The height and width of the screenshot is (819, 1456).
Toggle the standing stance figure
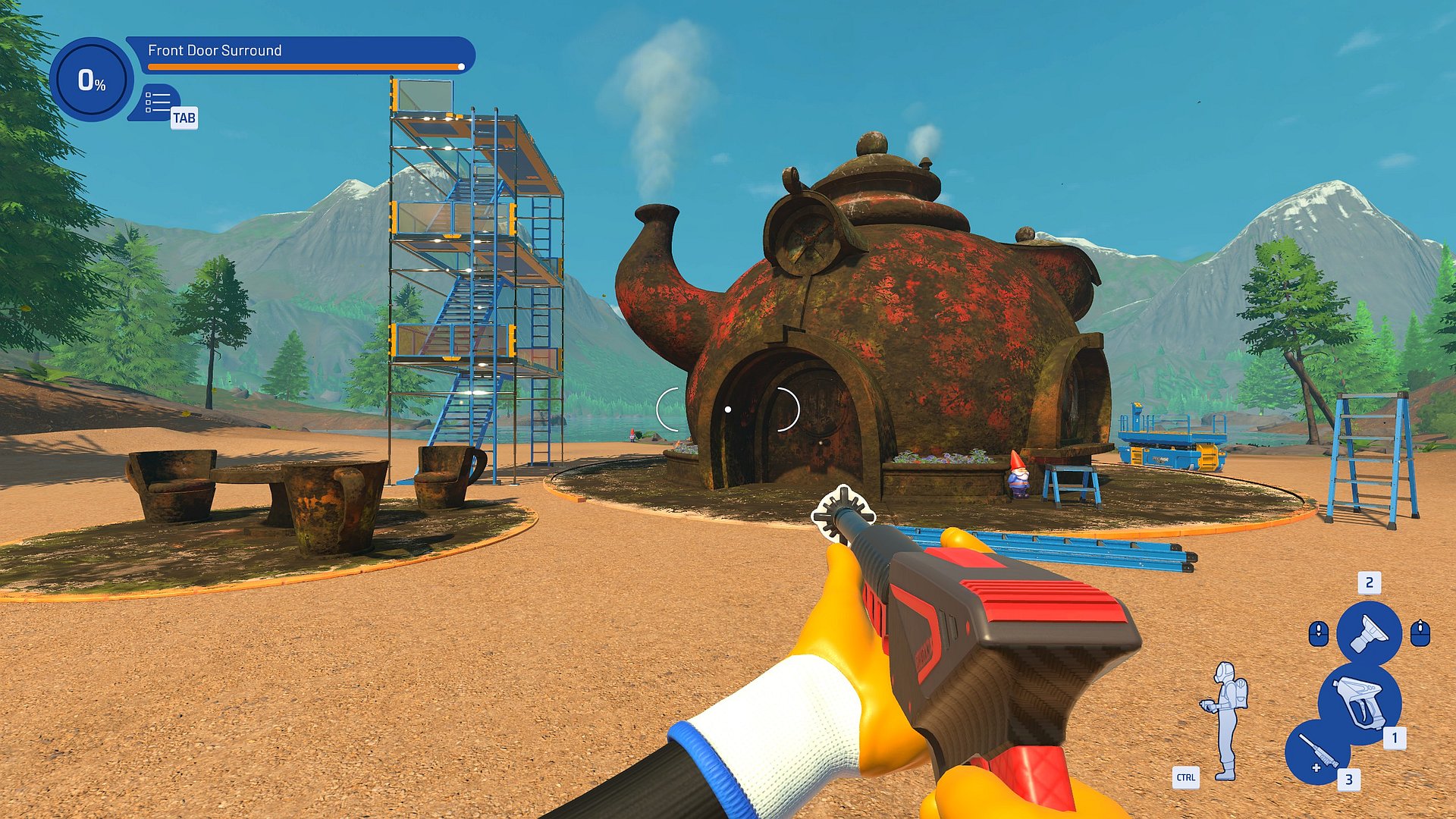(1225, 720)
